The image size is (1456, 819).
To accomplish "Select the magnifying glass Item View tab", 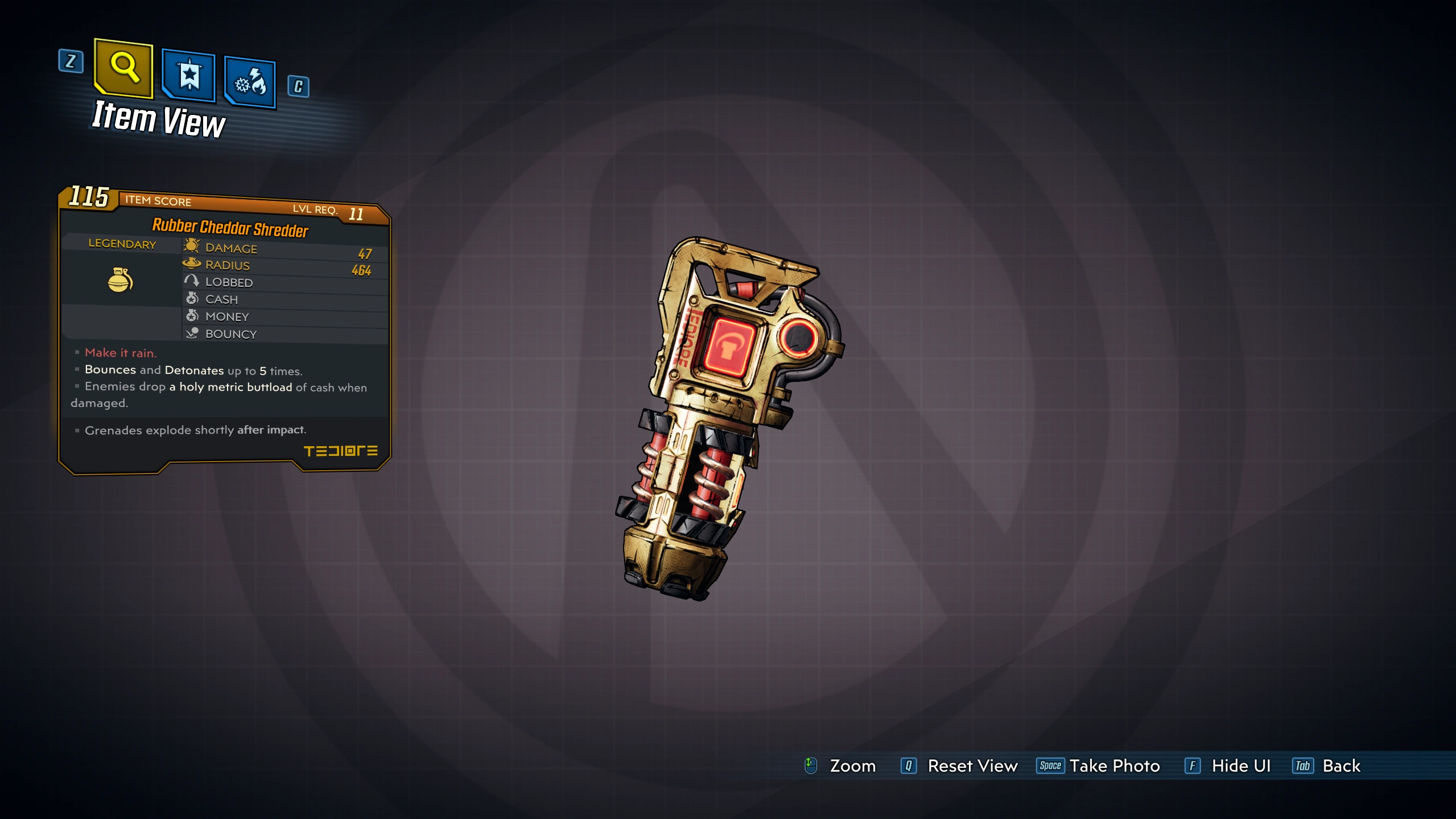I will (x=124, y=68).
